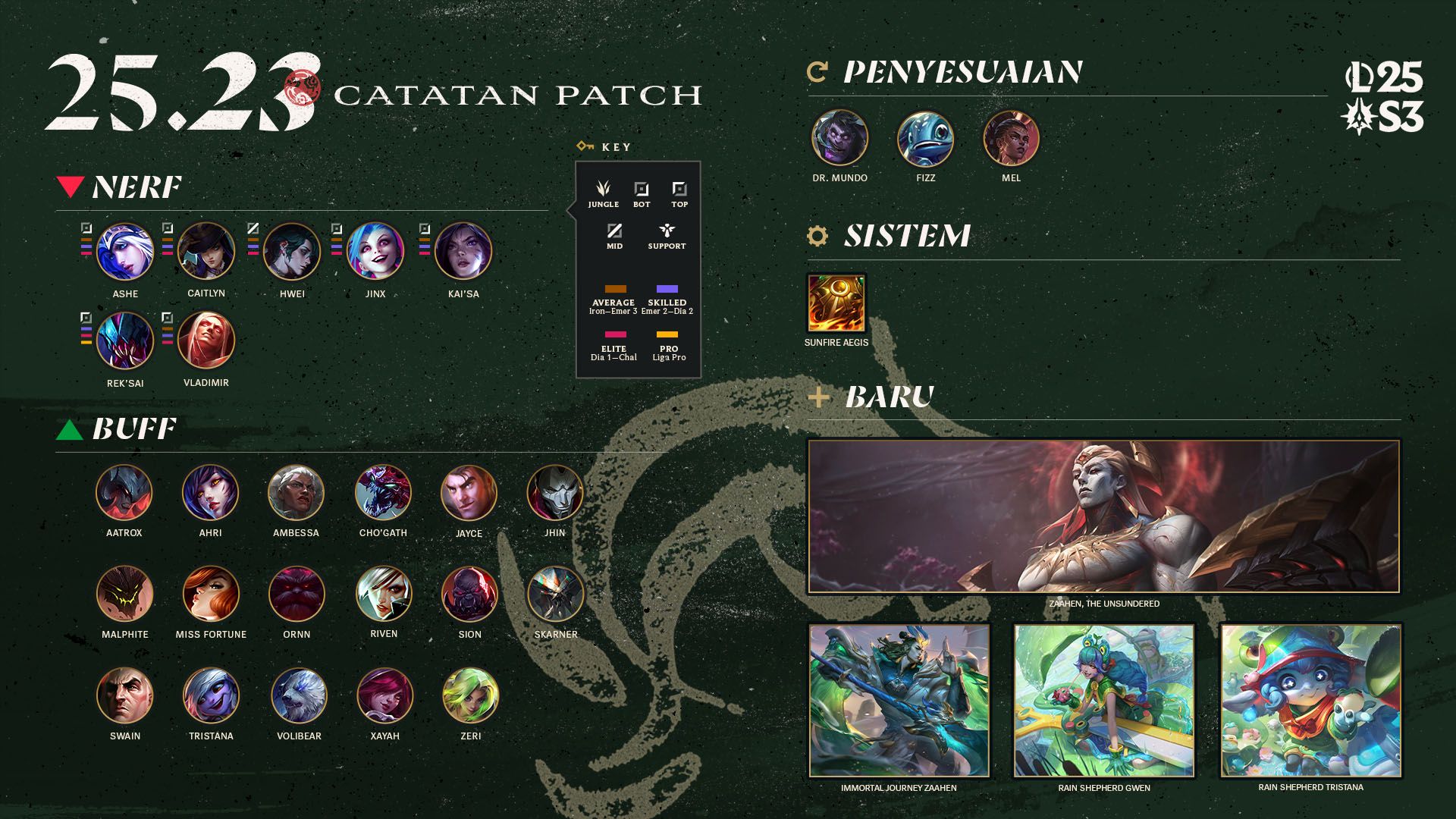The image size is (1456, 819).
Task: Open the Mel champion icon
Action: [1011, 138]
